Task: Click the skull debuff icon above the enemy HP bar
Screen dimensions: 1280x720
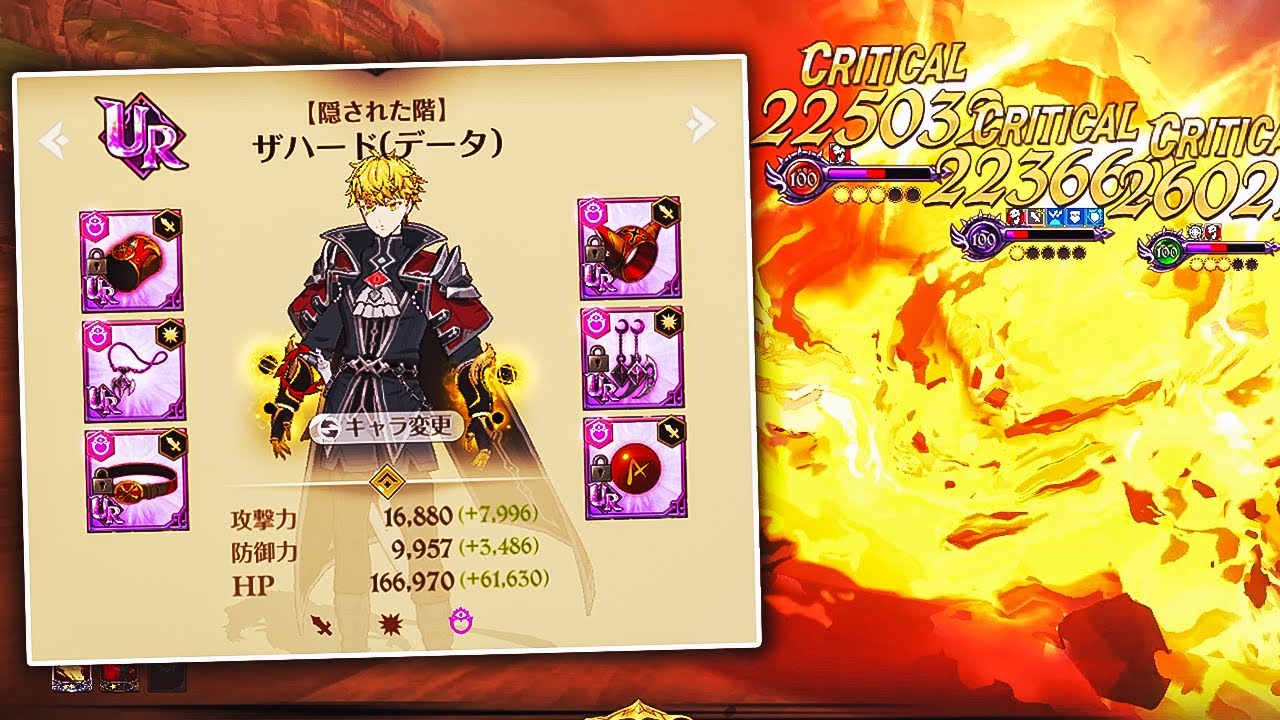Action: point(1014,217)
